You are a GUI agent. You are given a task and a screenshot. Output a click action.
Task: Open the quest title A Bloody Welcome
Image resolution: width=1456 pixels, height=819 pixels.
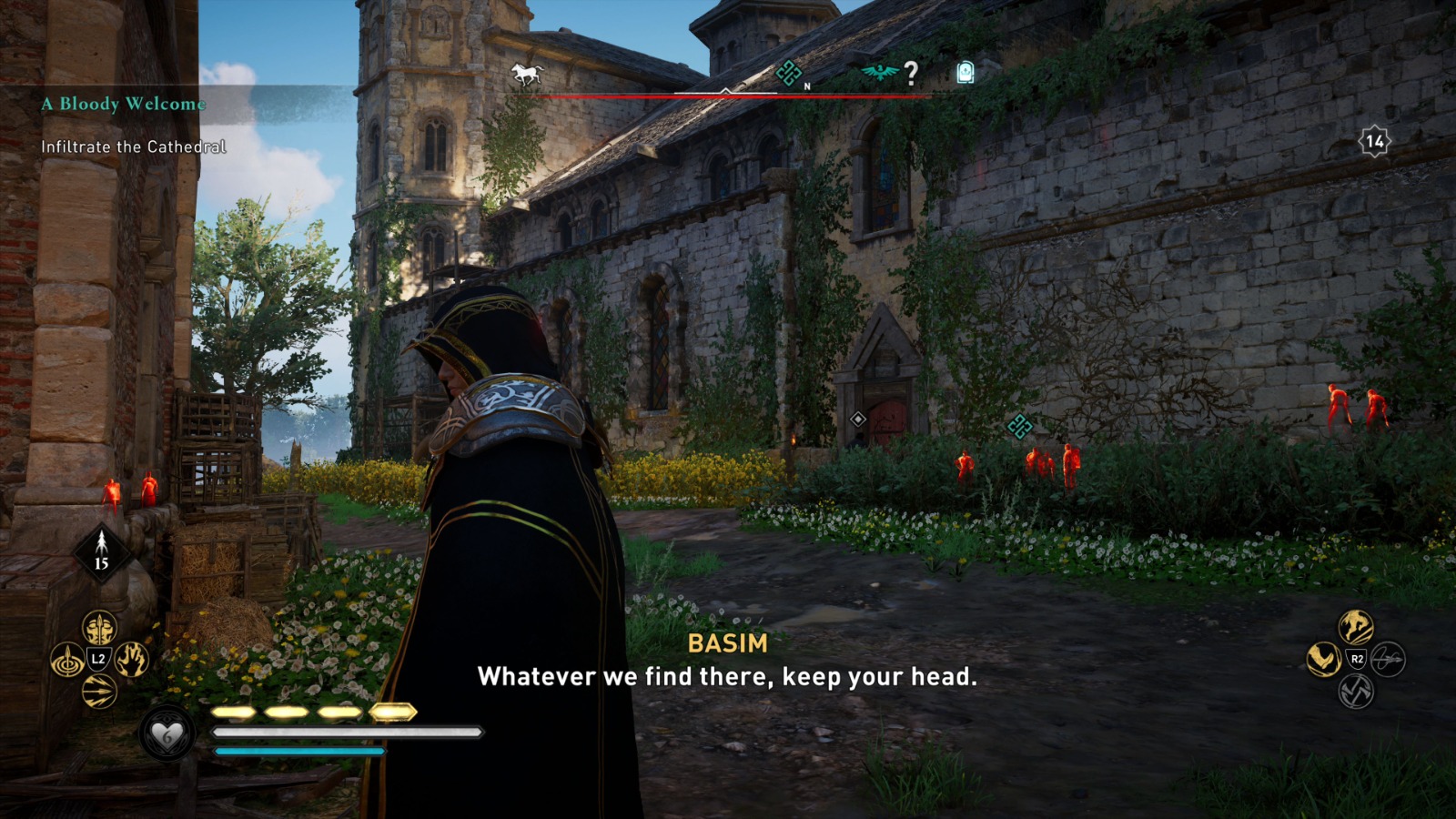[124, 104]
